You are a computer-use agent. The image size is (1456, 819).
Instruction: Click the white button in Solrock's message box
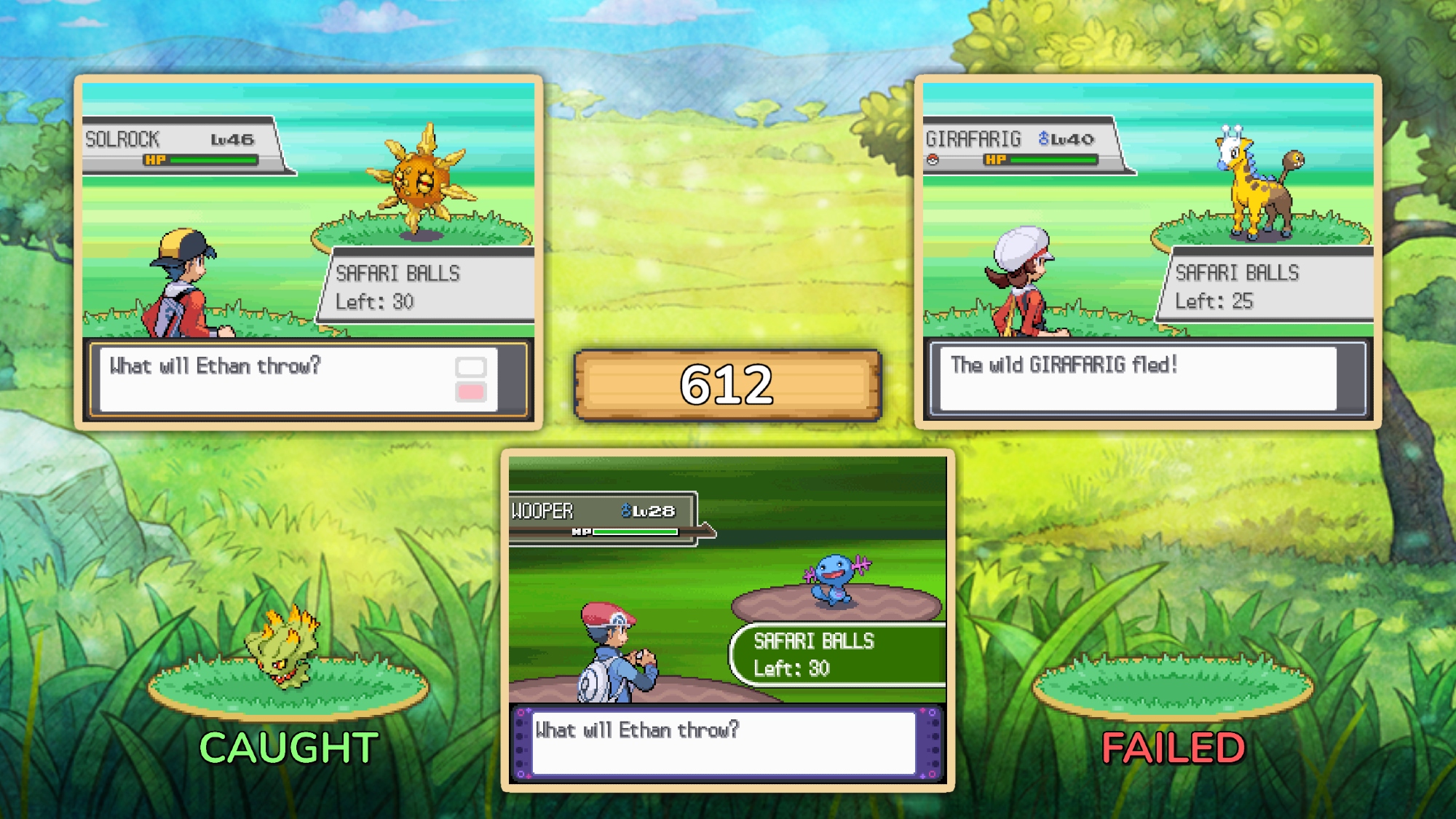coord(470,367)
